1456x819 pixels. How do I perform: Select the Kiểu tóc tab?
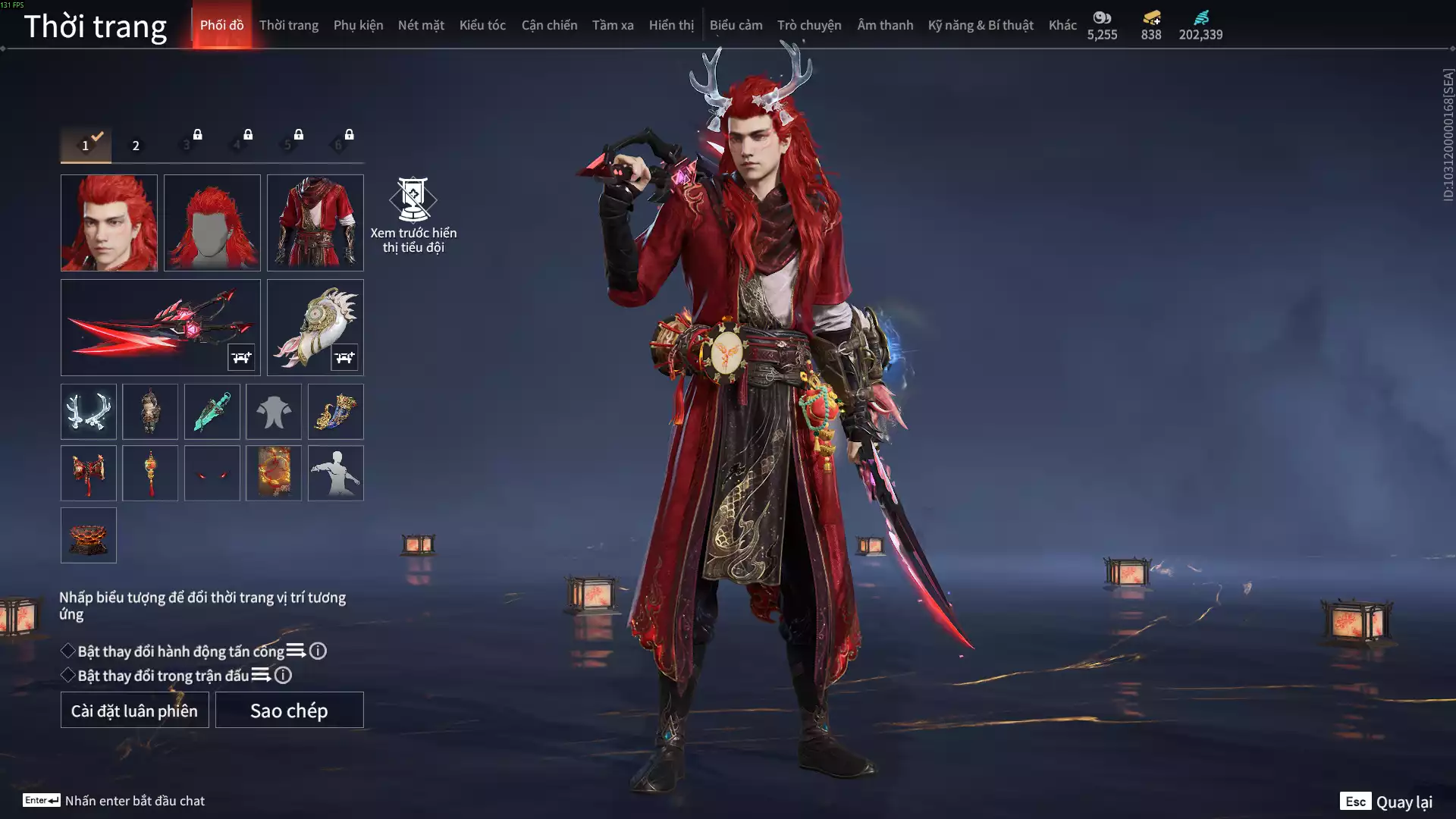pyautogui.click(x=482, y=25)
